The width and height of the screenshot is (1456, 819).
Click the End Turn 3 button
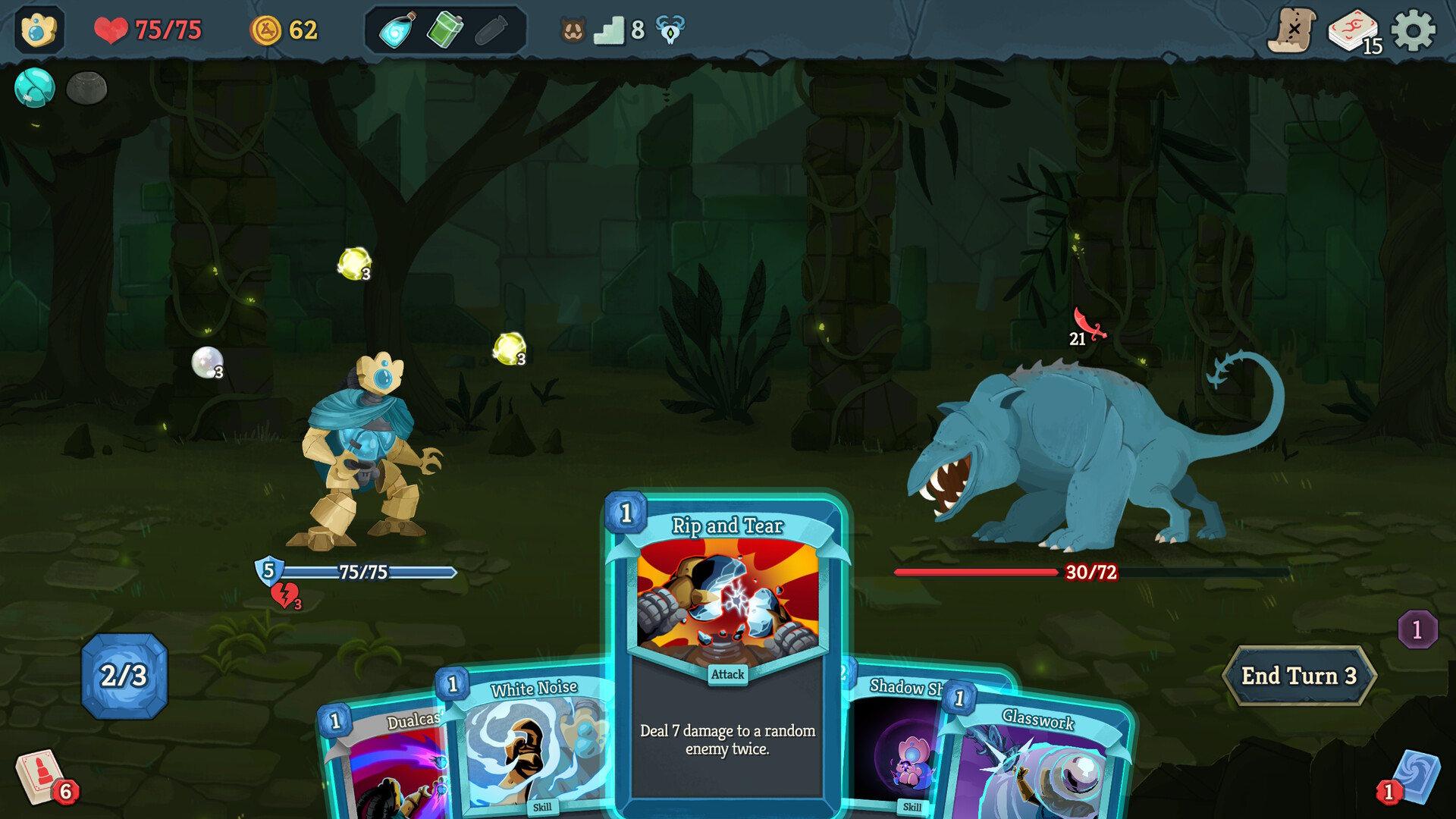pyautogui.click(x=1299, y=675)
